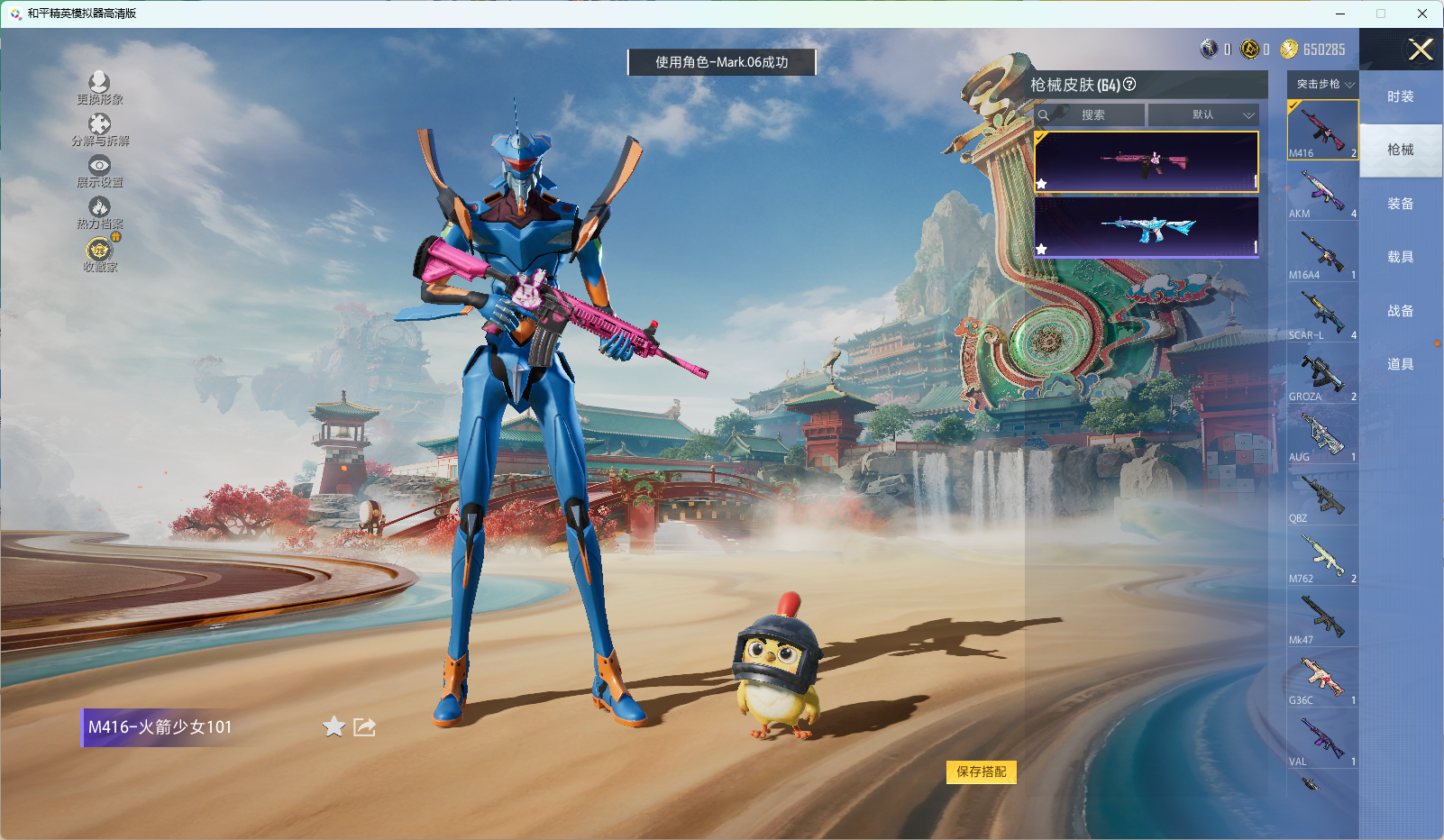Pick the GROZA weapon entry
Viewport: 1444px width, 840px height.
tap(1322, 375)
